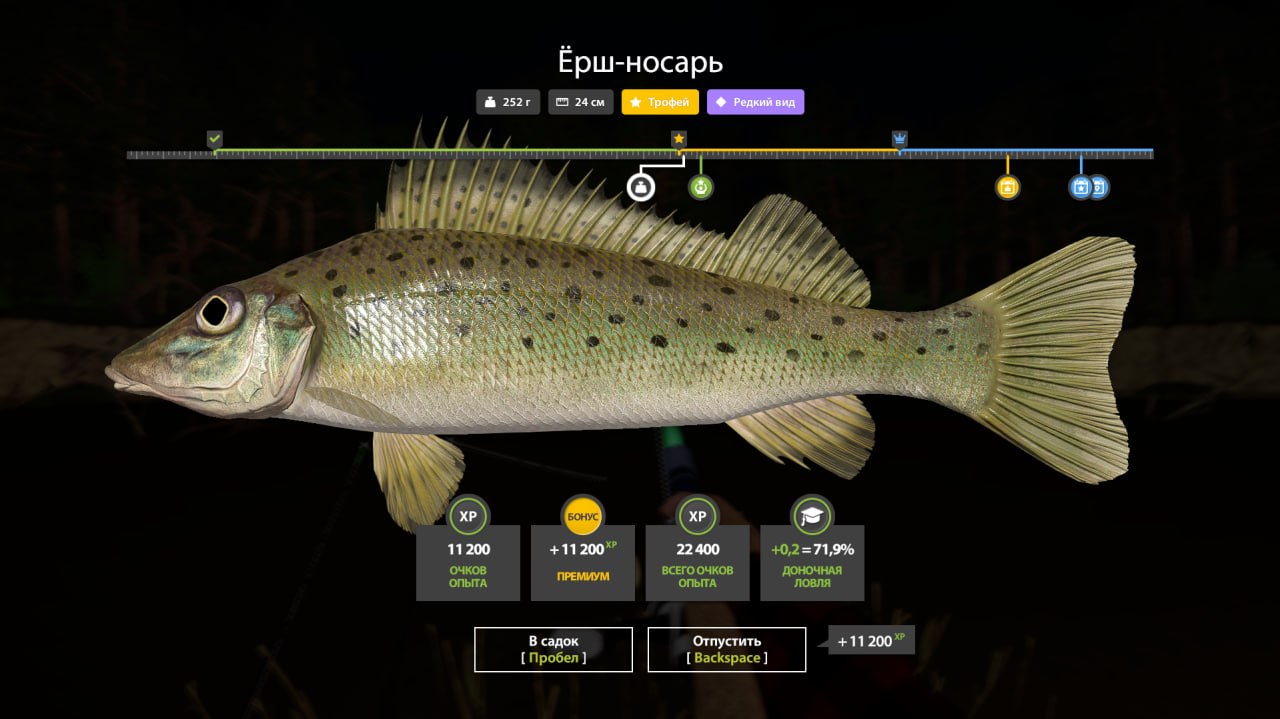This screenshot has height=719, width=1280.
Task: Select the green circular record marker
Action: [701, 187]
